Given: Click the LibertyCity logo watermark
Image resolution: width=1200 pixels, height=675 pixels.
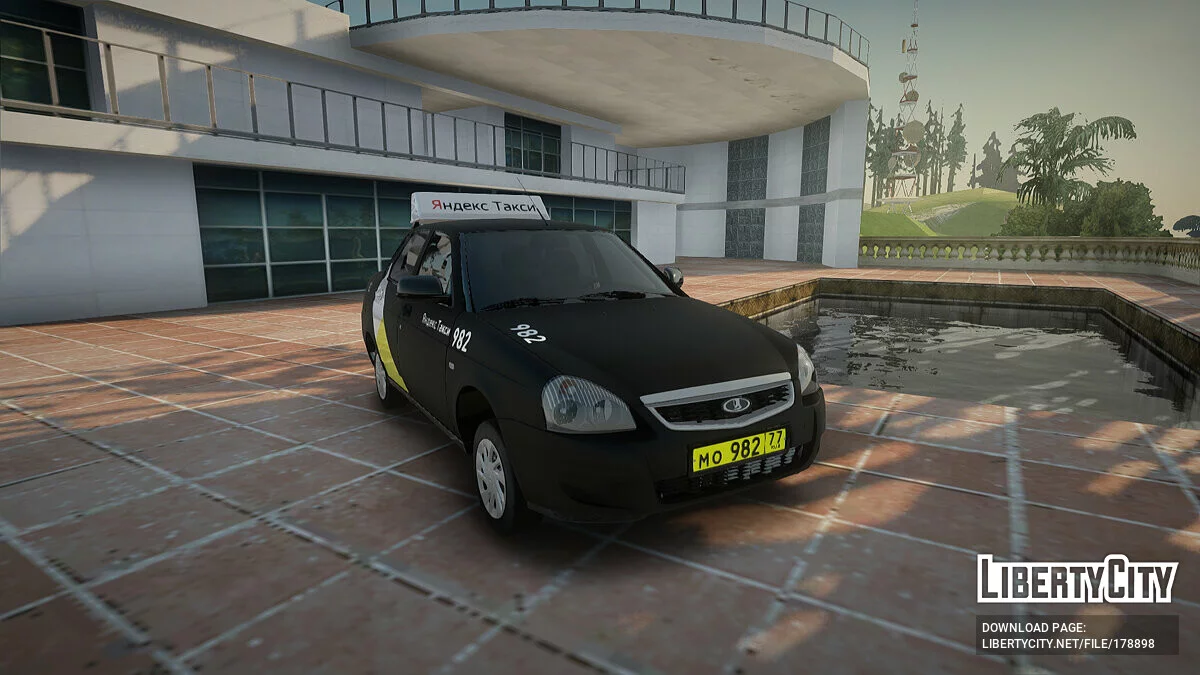Looking at the screenshot, I should (1077, 579).
